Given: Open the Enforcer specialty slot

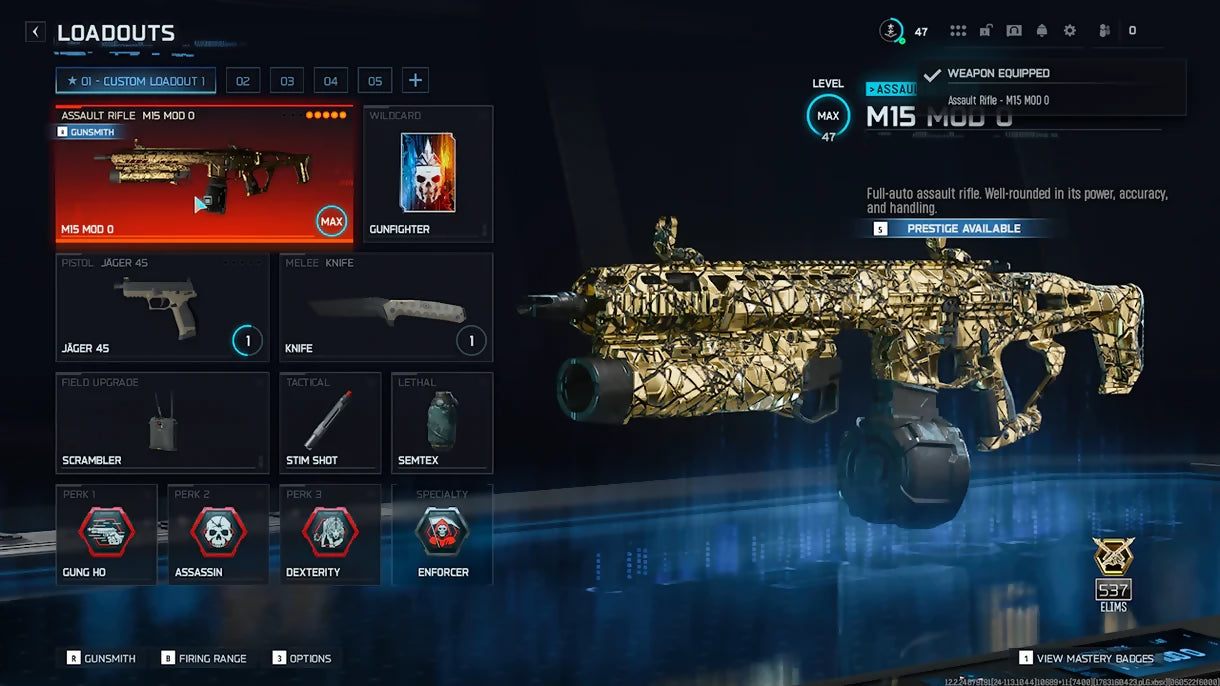Looking at the screenshot, I should coord(442,534).
